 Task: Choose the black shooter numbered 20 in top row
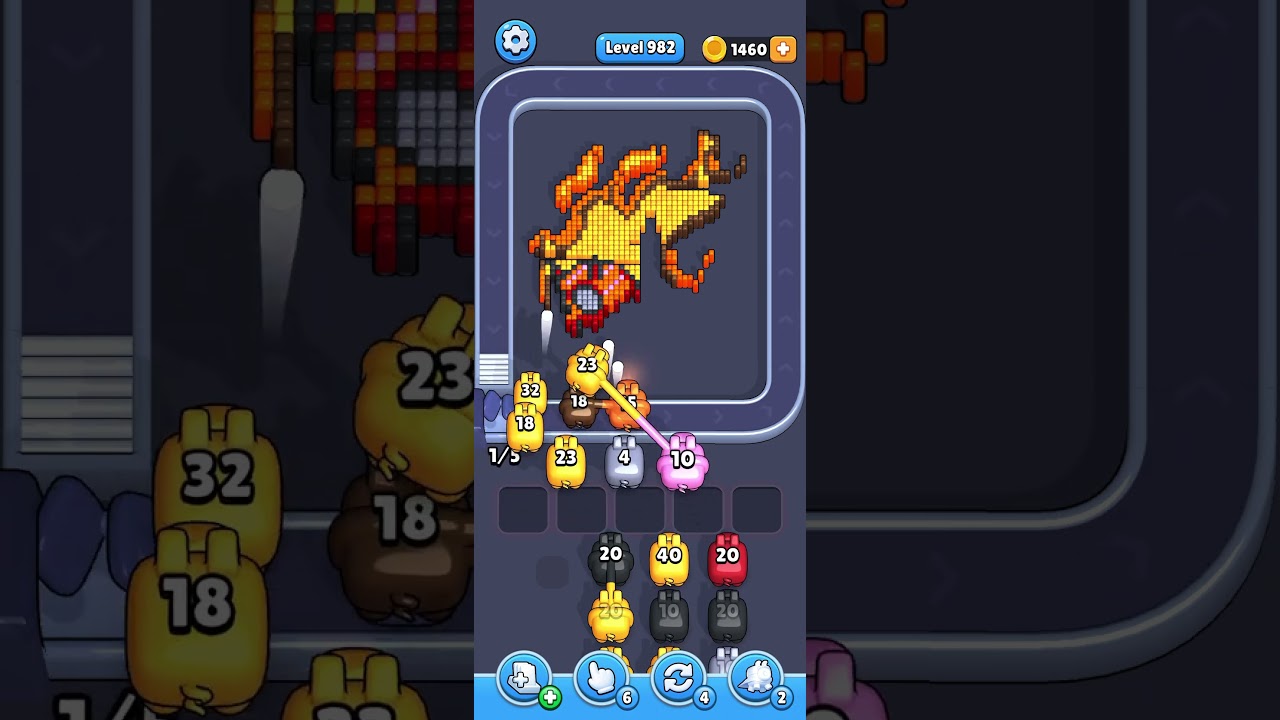[x=610, y=561]
